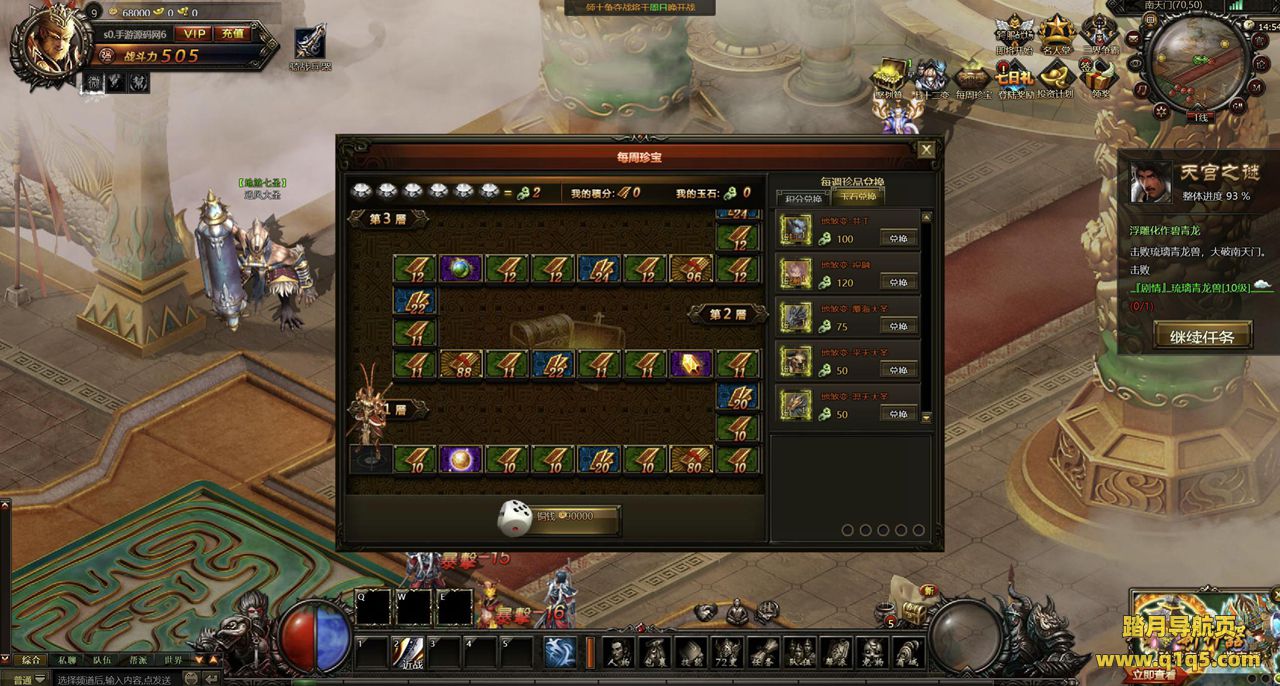Image resolution: width=1280 pixels, height=686 pixels.
Task: Open the 名人堂 hall of fame icon
Action: tap(1056, 36)
